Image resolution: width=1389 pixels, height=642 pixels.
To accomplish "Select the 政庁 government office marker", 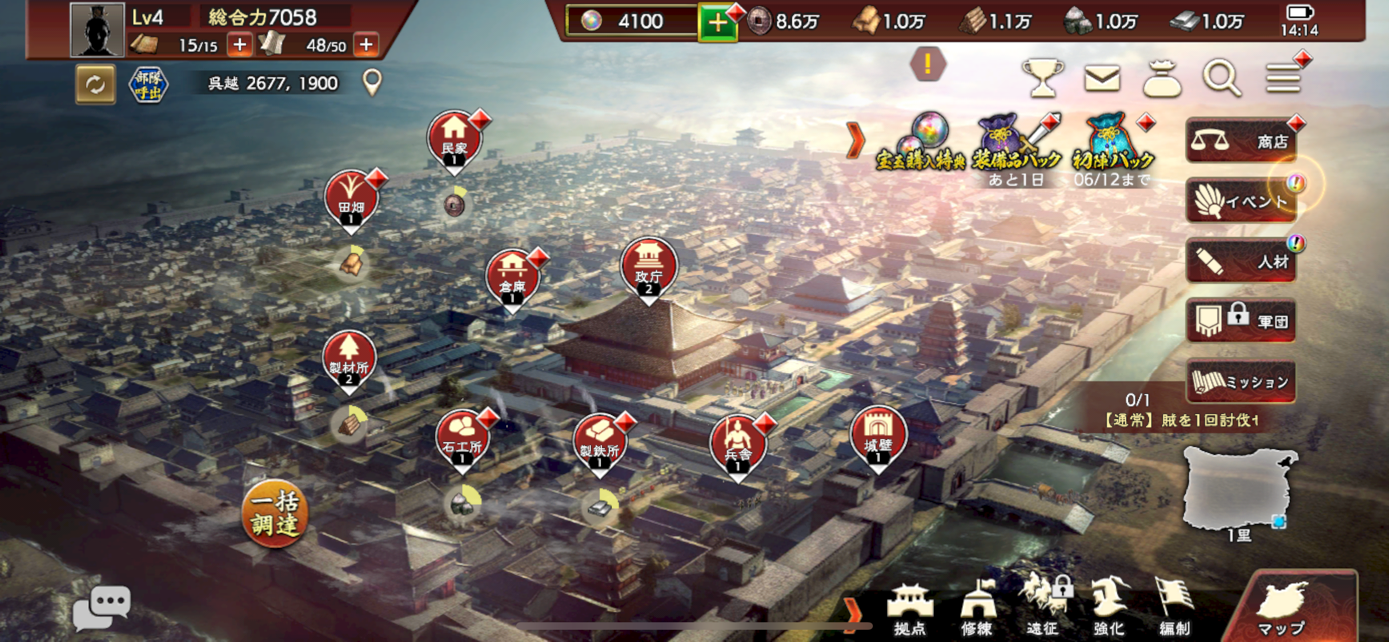I will click(x=649, y=268).
